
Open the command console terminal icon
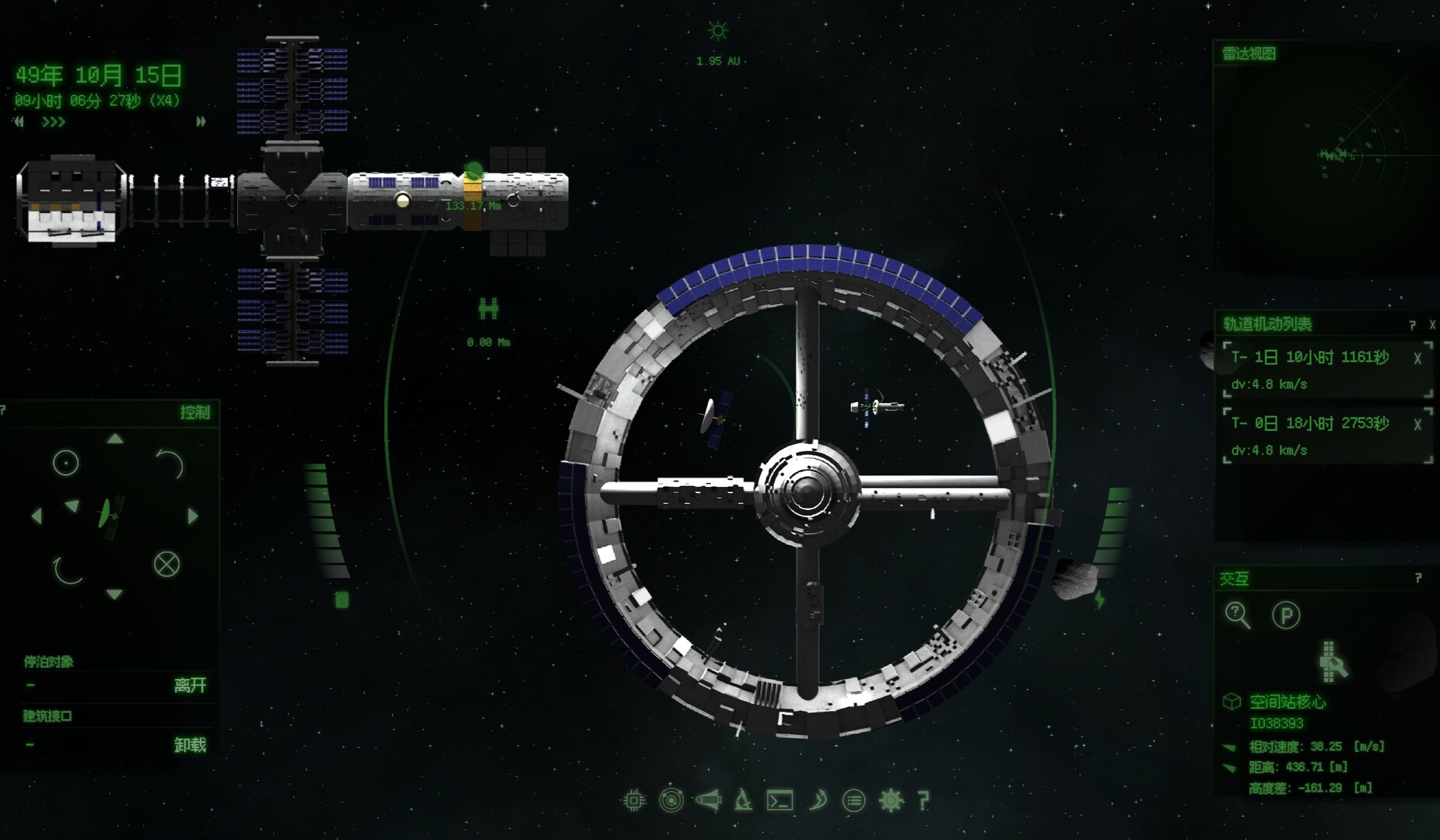click(780, 800)
